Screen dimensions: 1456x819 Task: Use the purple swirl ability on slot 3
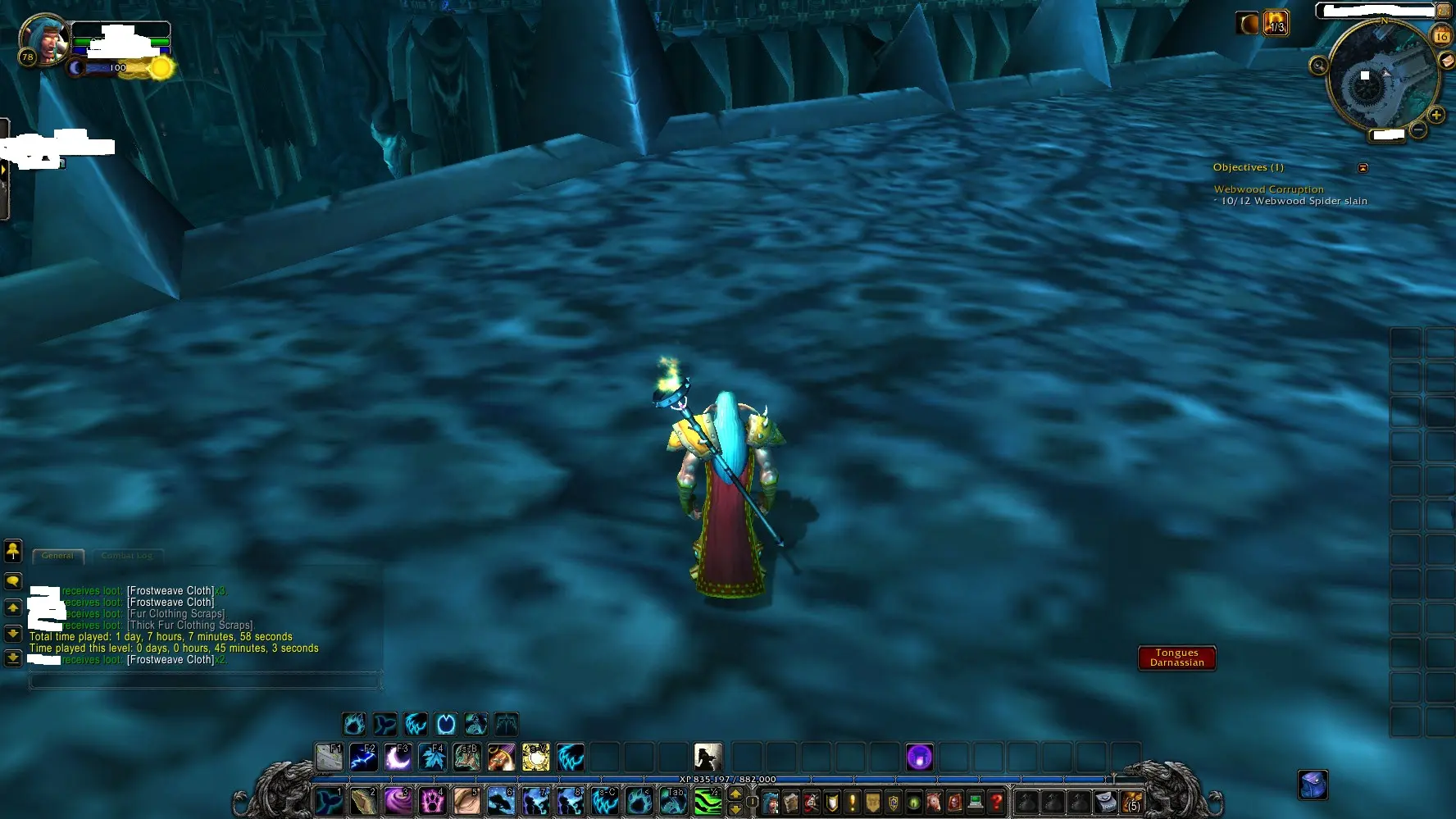pyautogui.click(x=398, y=801)
